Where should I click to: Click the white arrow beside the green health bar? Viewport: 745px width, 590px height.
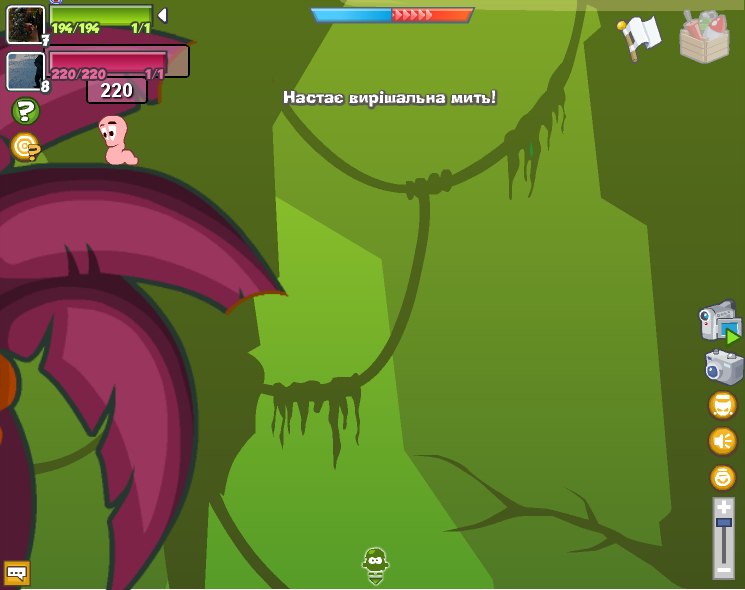click(x=162, y=15)
